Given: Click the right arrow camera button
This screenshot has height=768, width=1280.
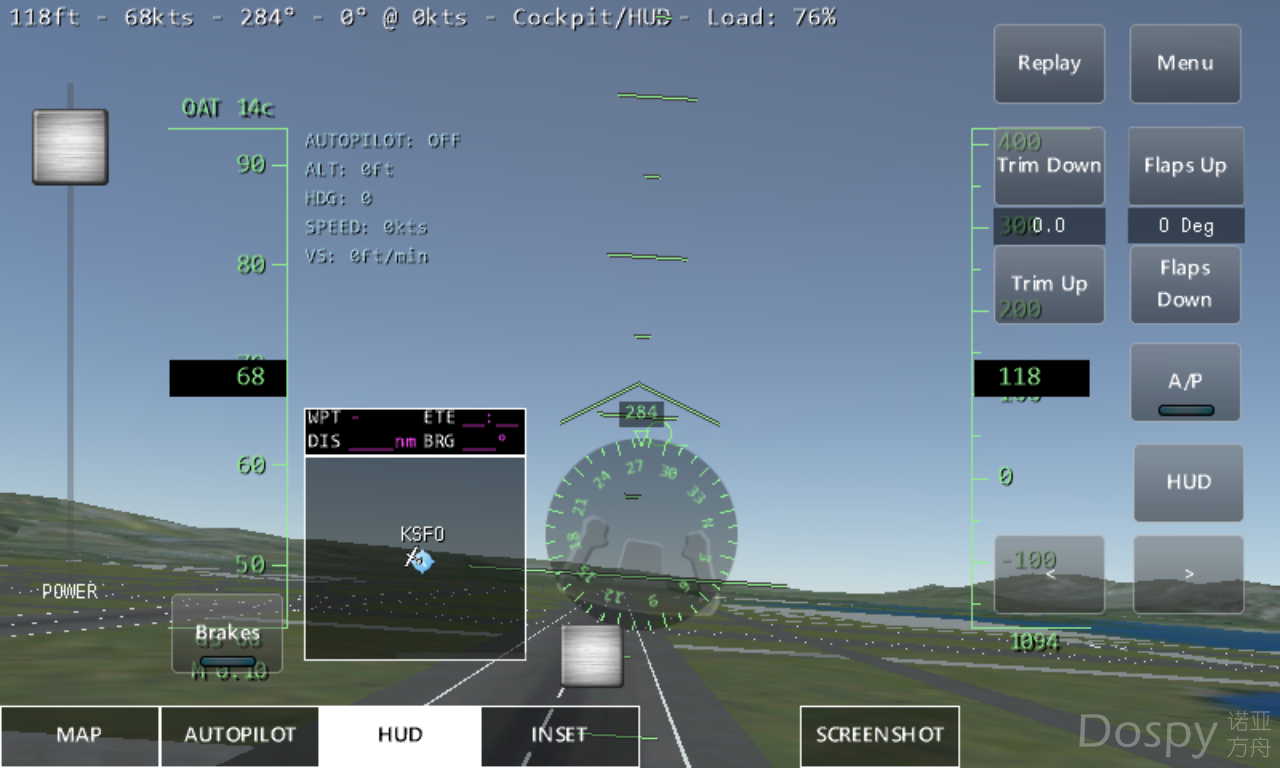Looking at the screenshot, I should click(1188, 574).
